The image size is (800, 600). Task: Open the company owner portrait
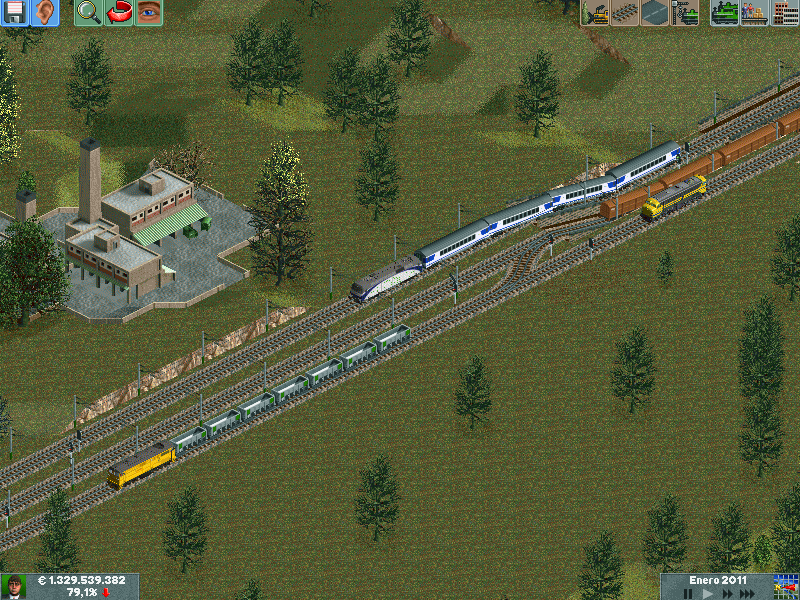coord(14,586)
